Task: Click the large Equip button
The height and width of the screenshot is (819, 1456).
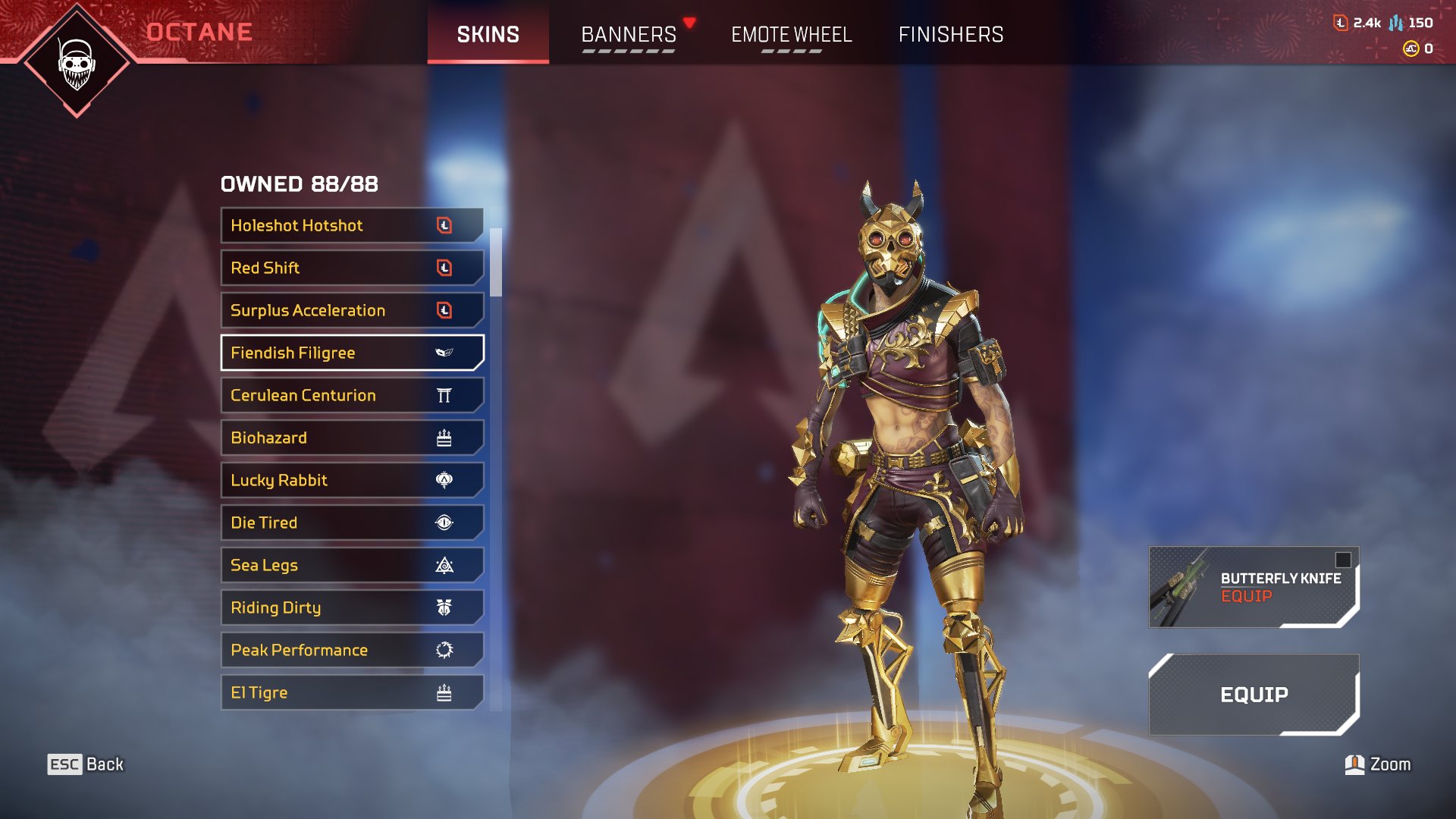Action: pos(1254,694)
